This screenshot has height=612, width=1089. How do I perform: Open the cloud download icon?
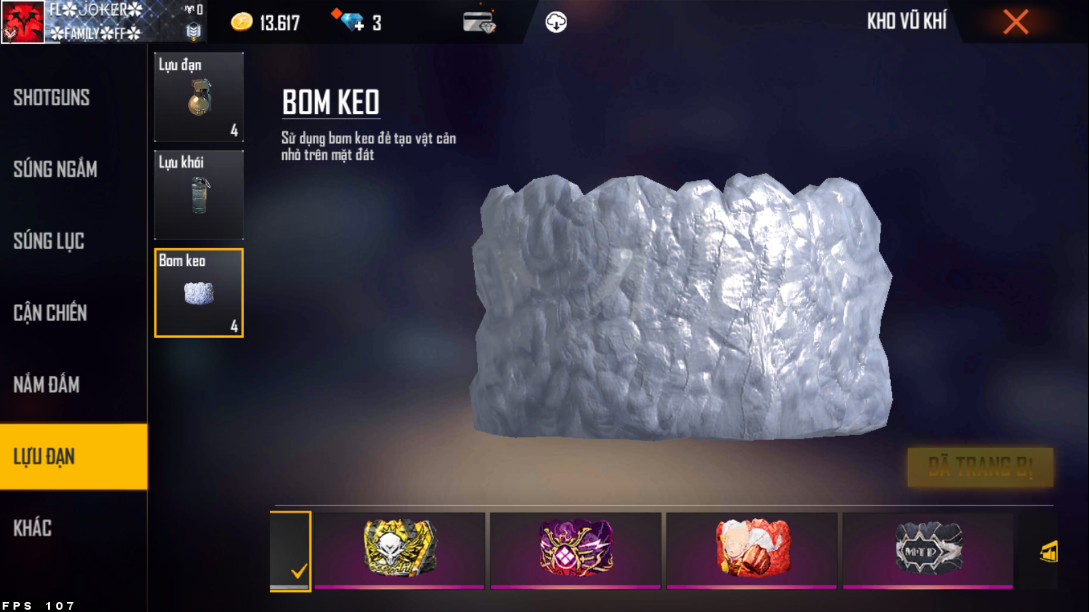[556, 22]
